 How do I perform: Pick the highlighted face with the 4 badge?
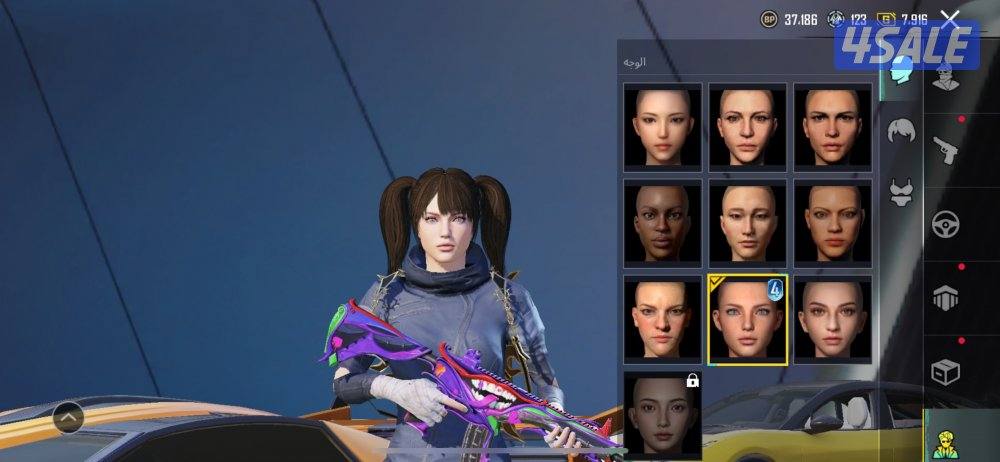pos(747,319)
